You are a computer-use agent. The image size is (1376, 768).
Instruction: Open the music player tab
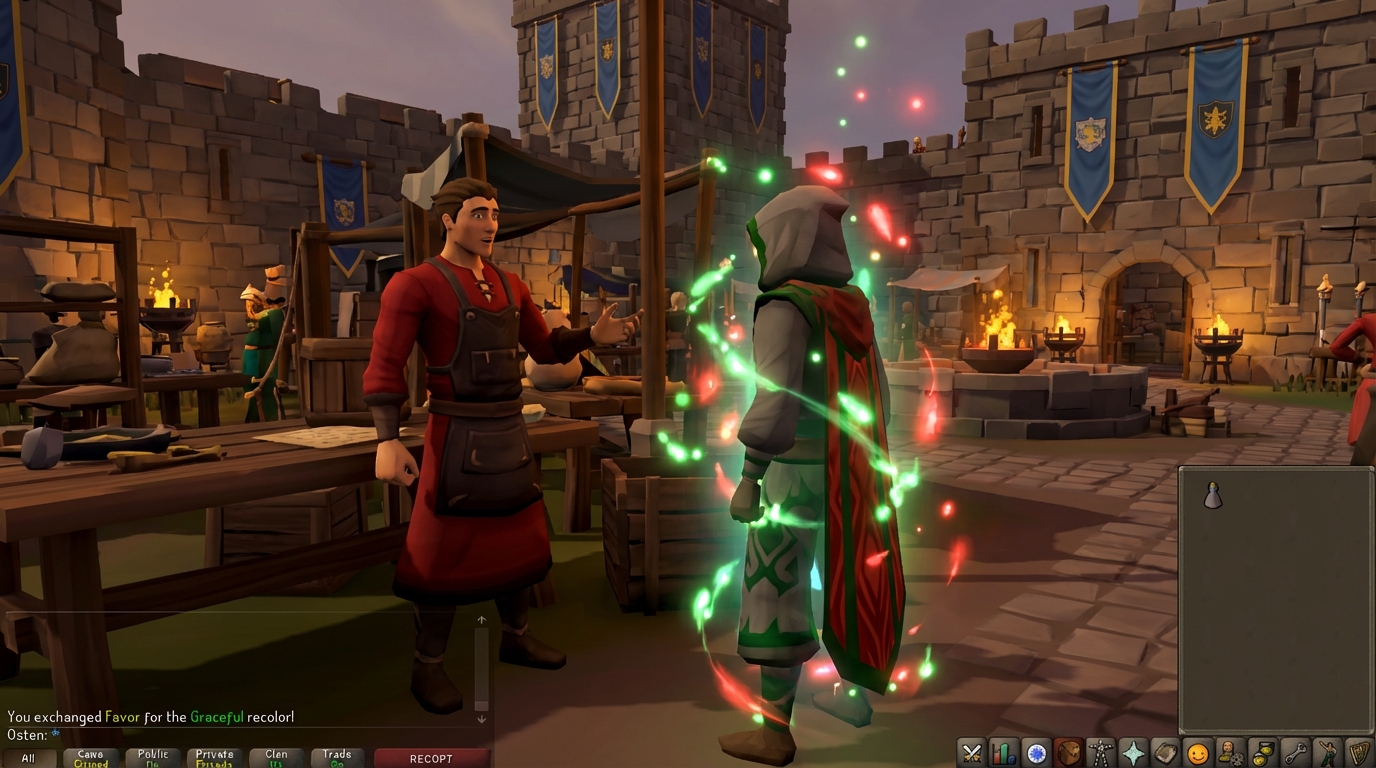point(1358,755)
